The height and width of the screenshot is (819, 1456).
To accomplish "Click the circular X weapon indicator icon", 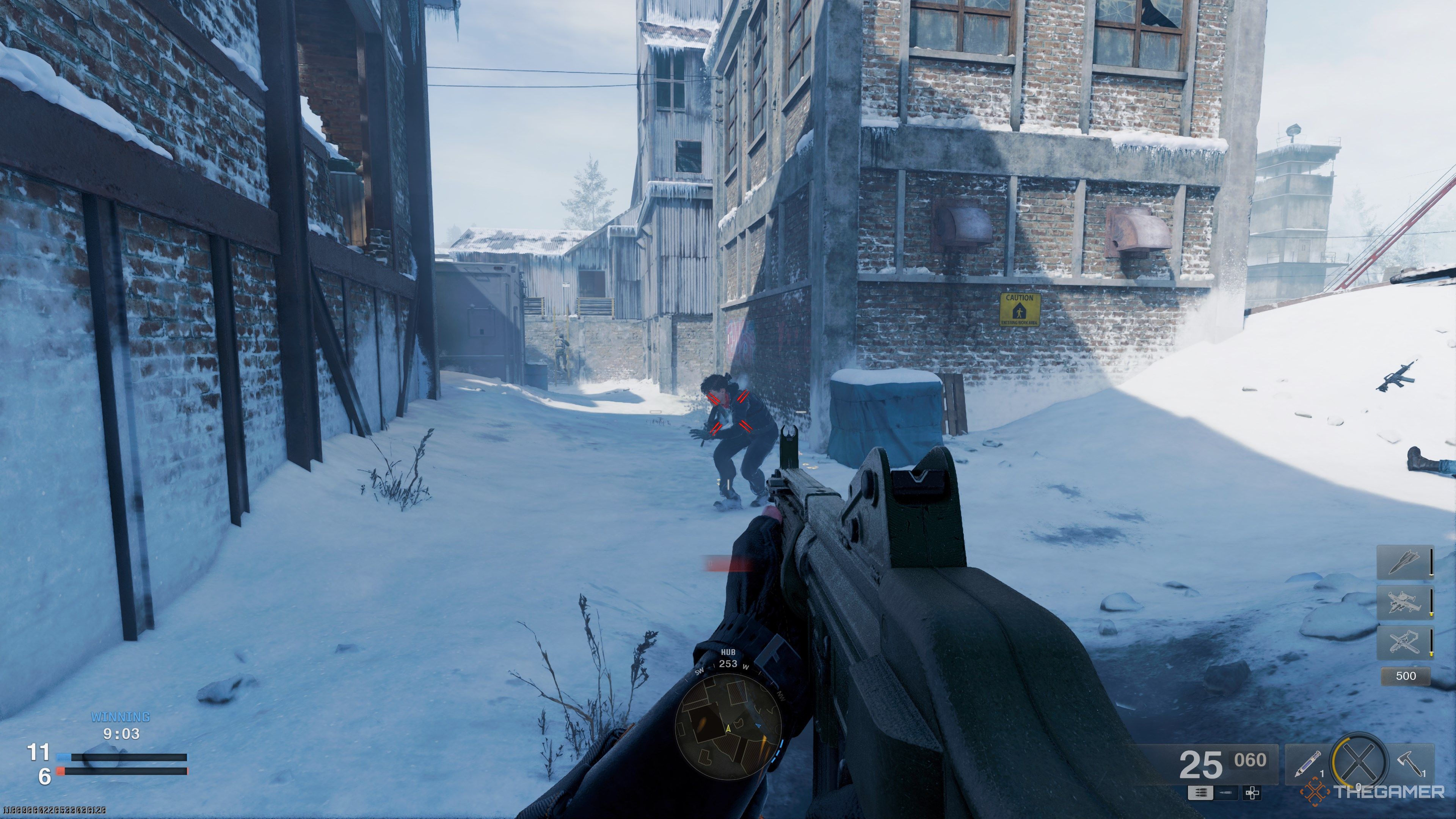I will [x=1359, y=761].
